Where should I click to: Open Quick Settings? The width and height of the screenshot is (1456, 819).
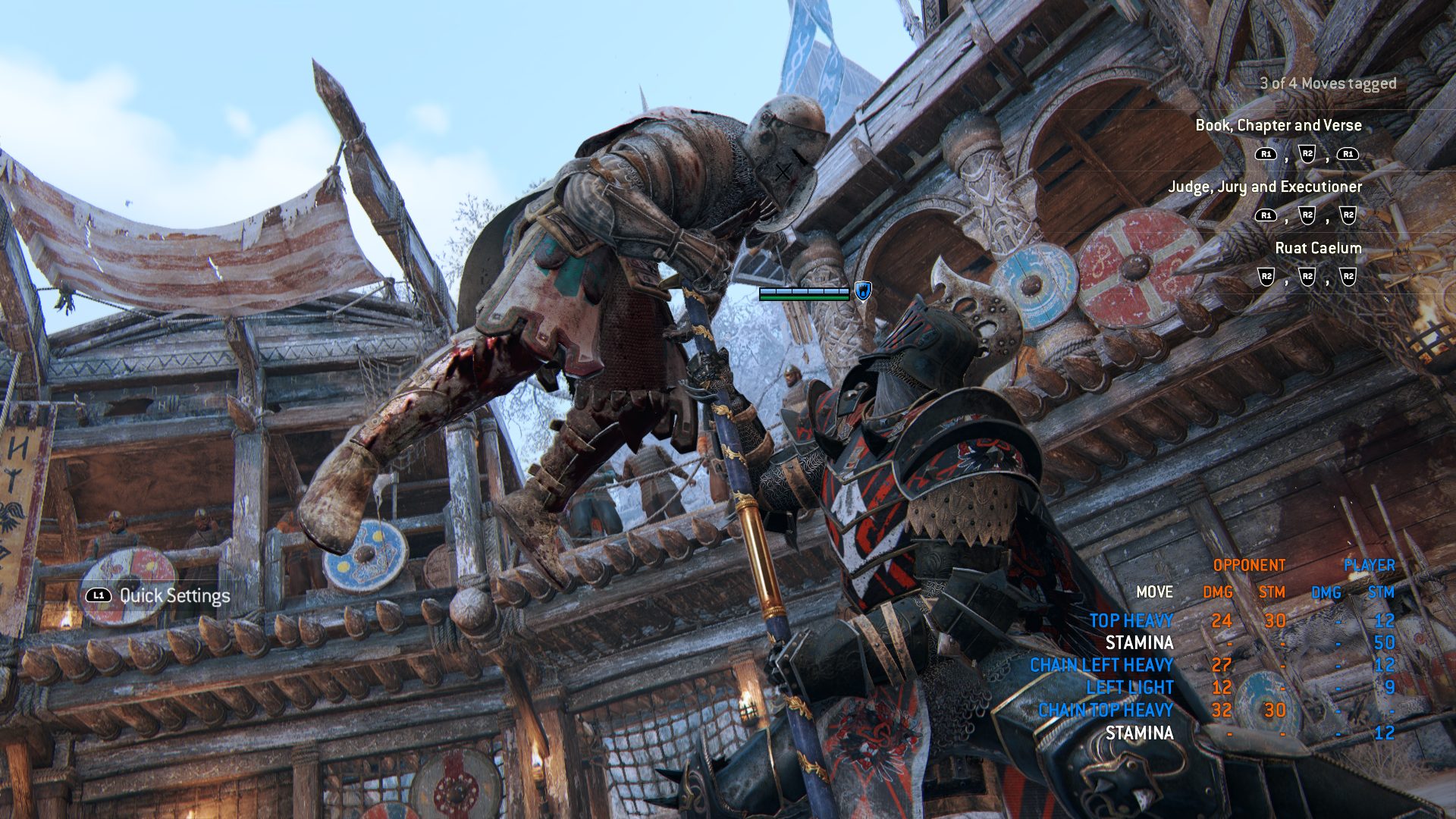tap(174, 596)
